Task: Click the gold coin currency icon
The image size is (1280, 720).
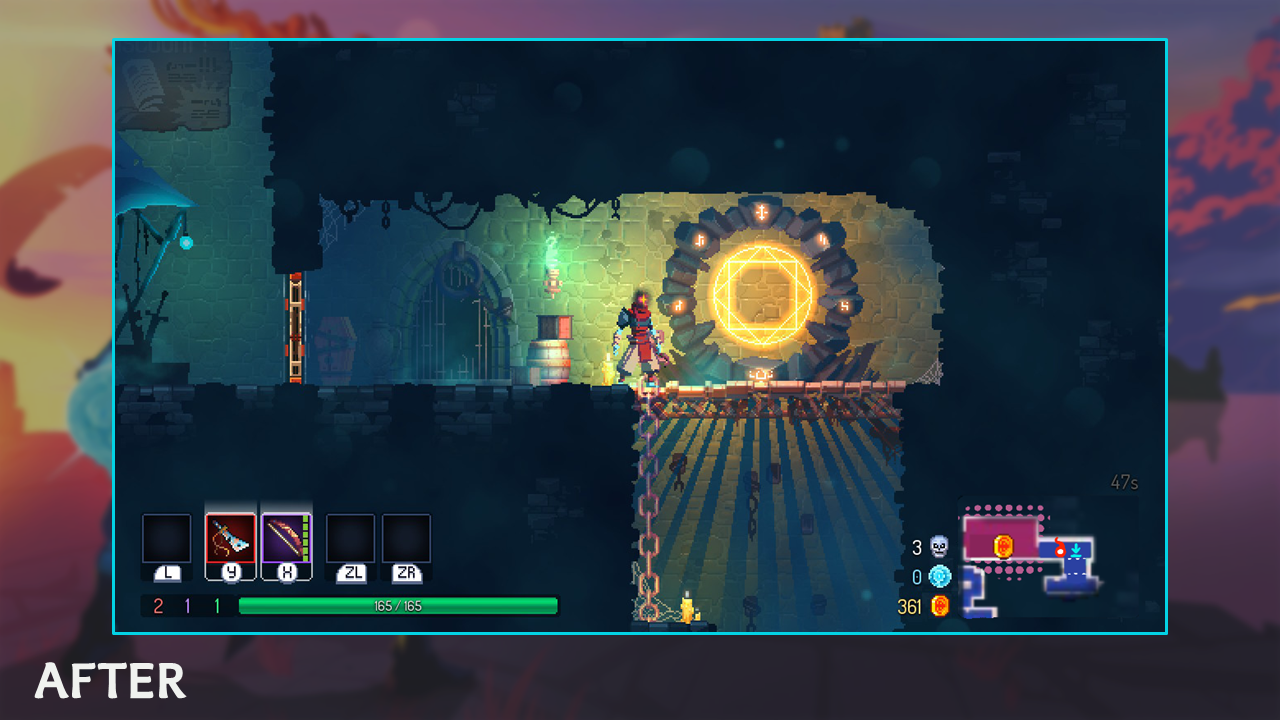Action: (x=939, y=606)
